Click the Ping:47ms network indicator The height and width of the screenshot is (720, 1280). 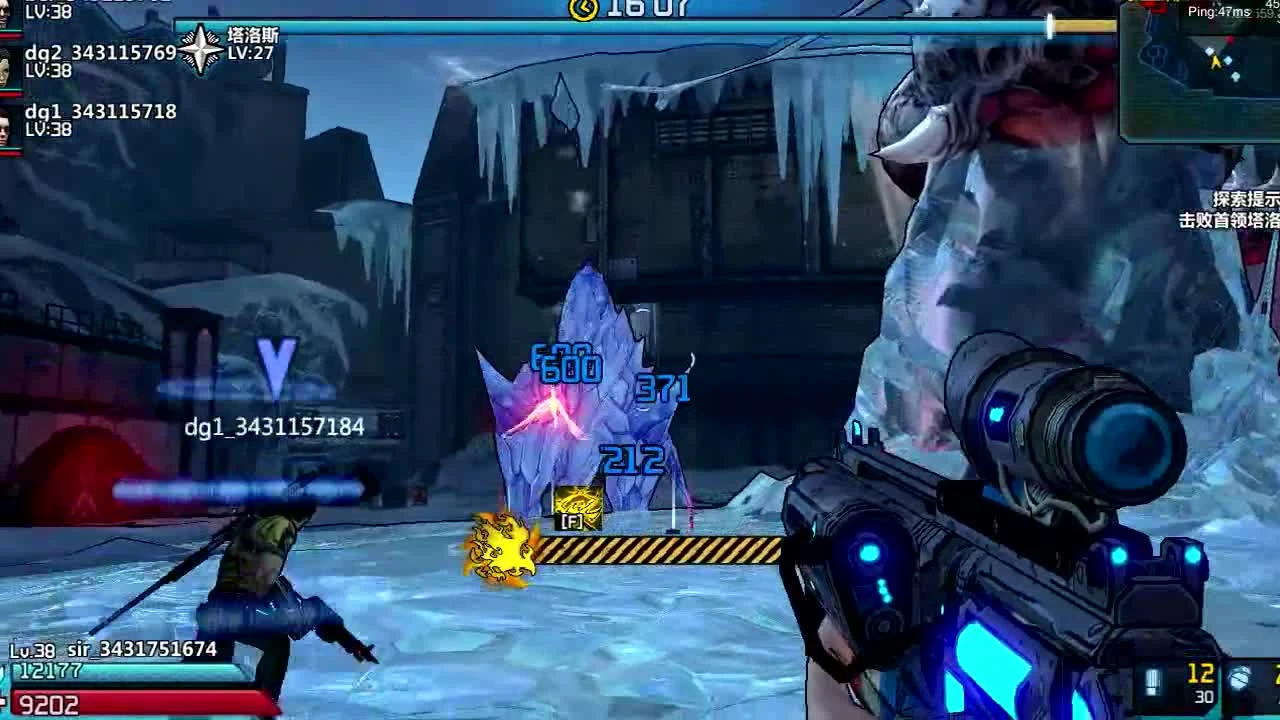click(1218, 10)
